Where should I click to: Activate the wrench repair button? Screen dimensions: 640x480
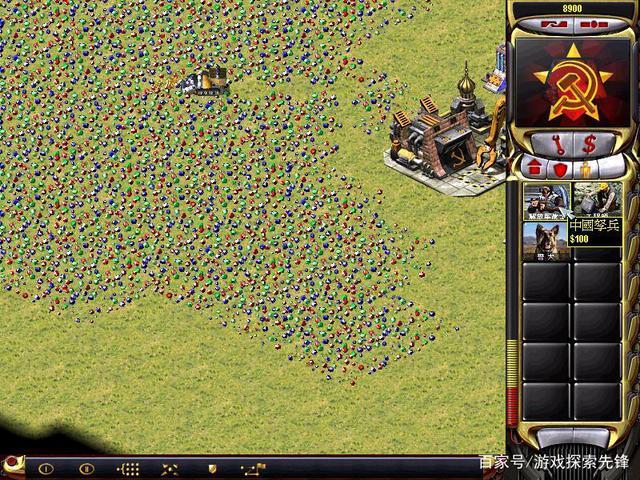(560, 143)
